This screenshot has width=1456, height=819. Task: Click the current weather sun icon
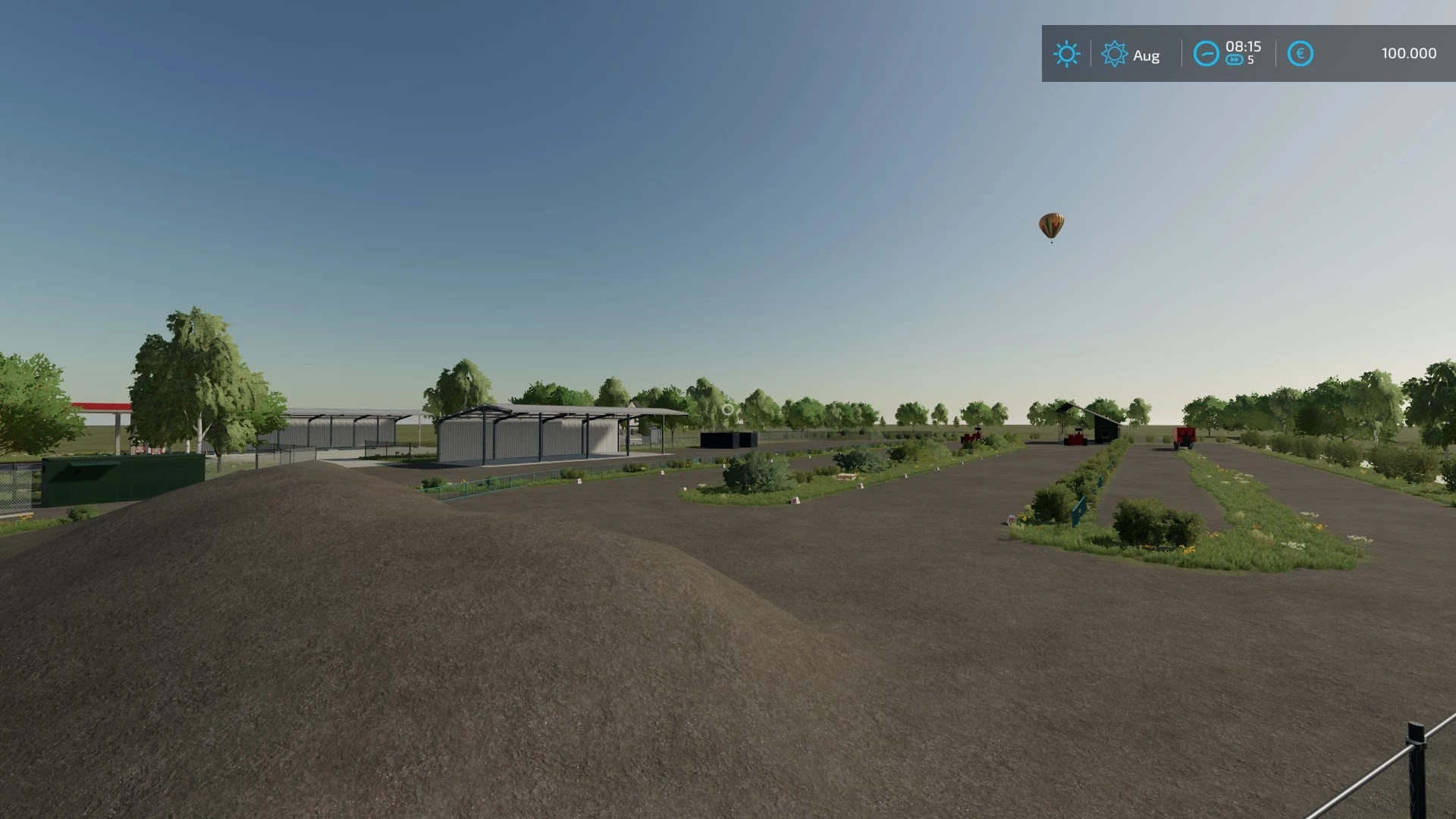point(1067,55)
